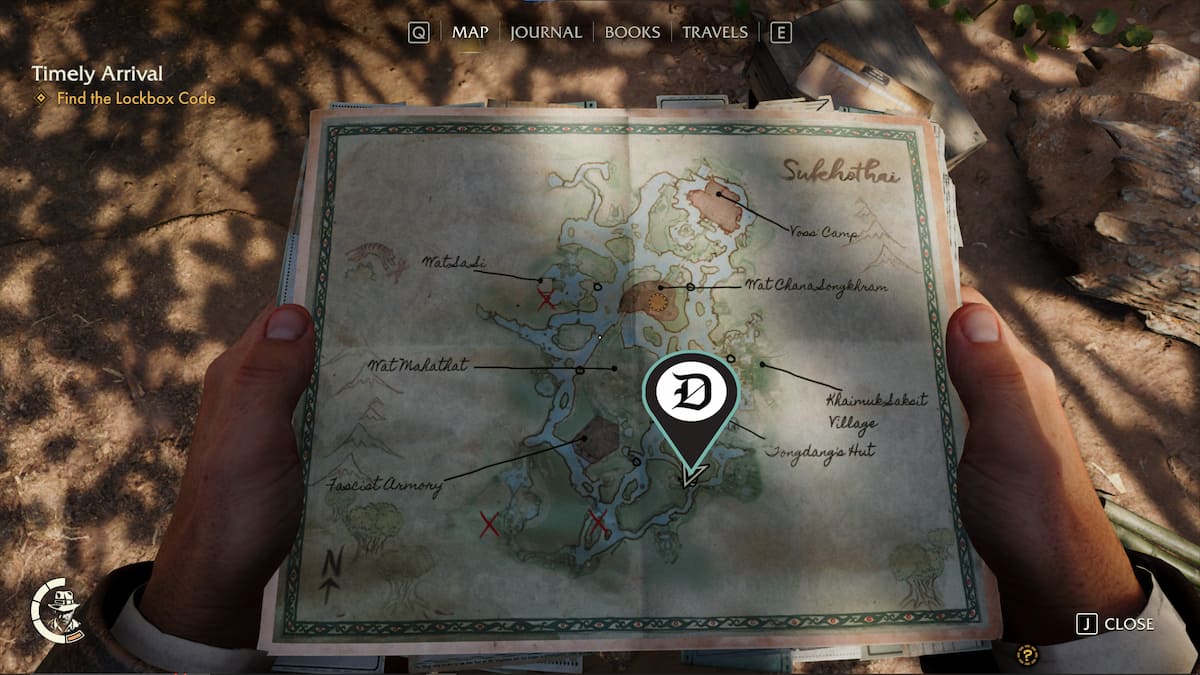This screenshot has height=675, width=1200.
Task: Choose the Wat Mahathat map label
Action: (416, 366)
